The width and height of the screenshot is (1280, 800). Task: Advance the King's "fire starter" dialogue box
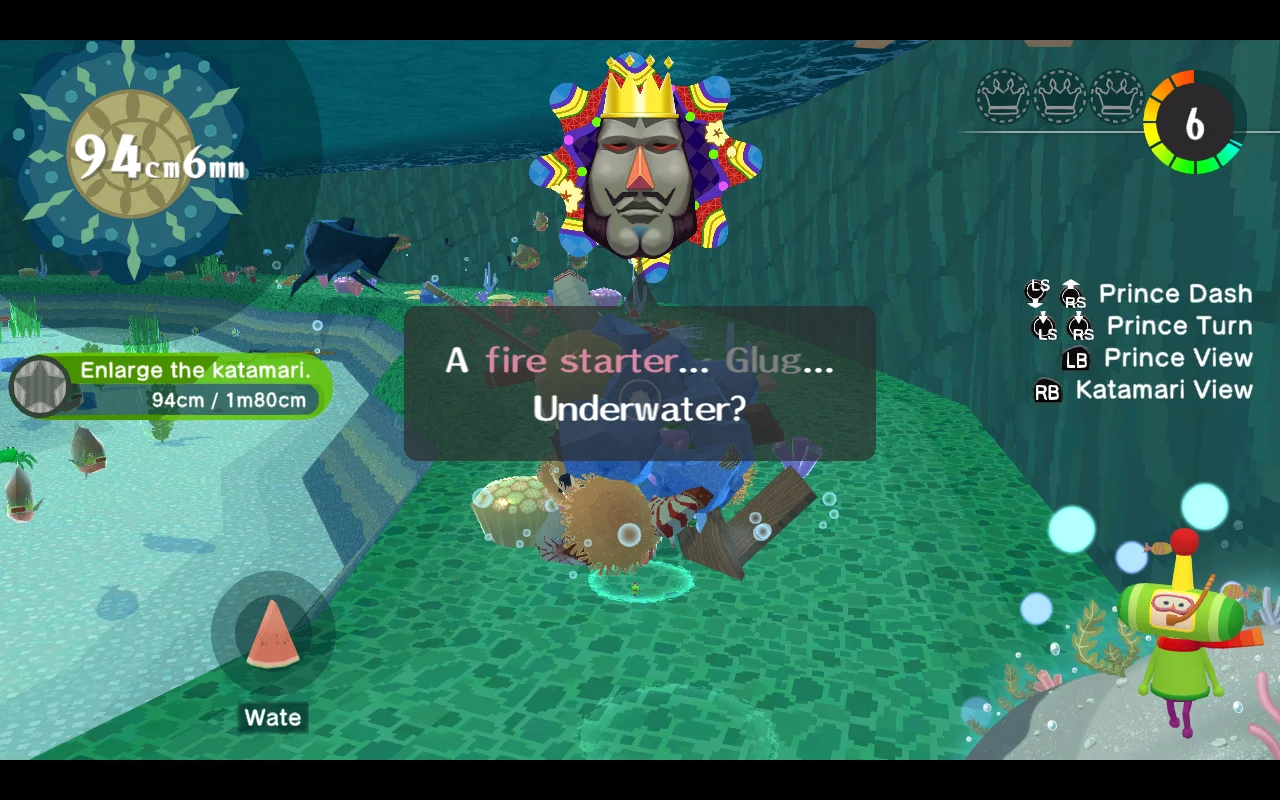(x=640, y=384)
